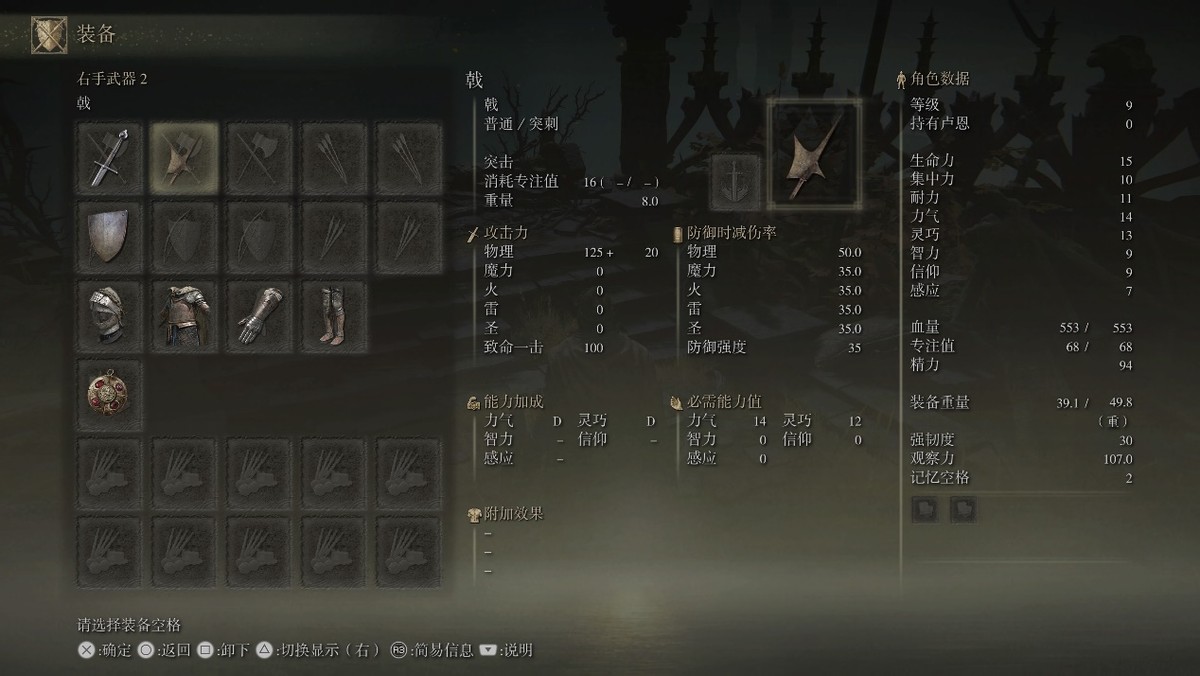The height and width of the screenshot is (676, 1200).
Task: Open the chest armor slot
Action: (x=185, y=315)
